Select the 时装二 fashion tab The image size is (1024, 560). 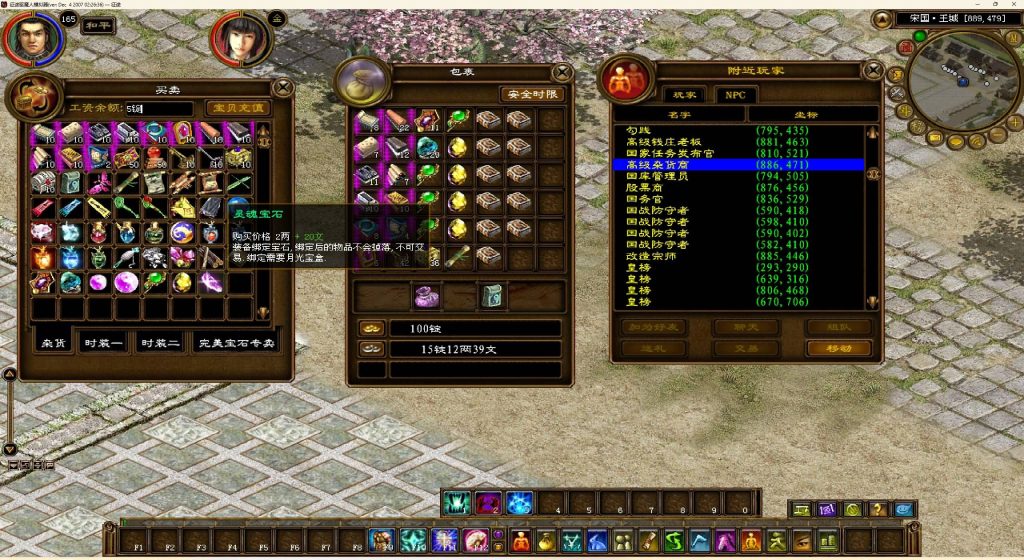161,343
